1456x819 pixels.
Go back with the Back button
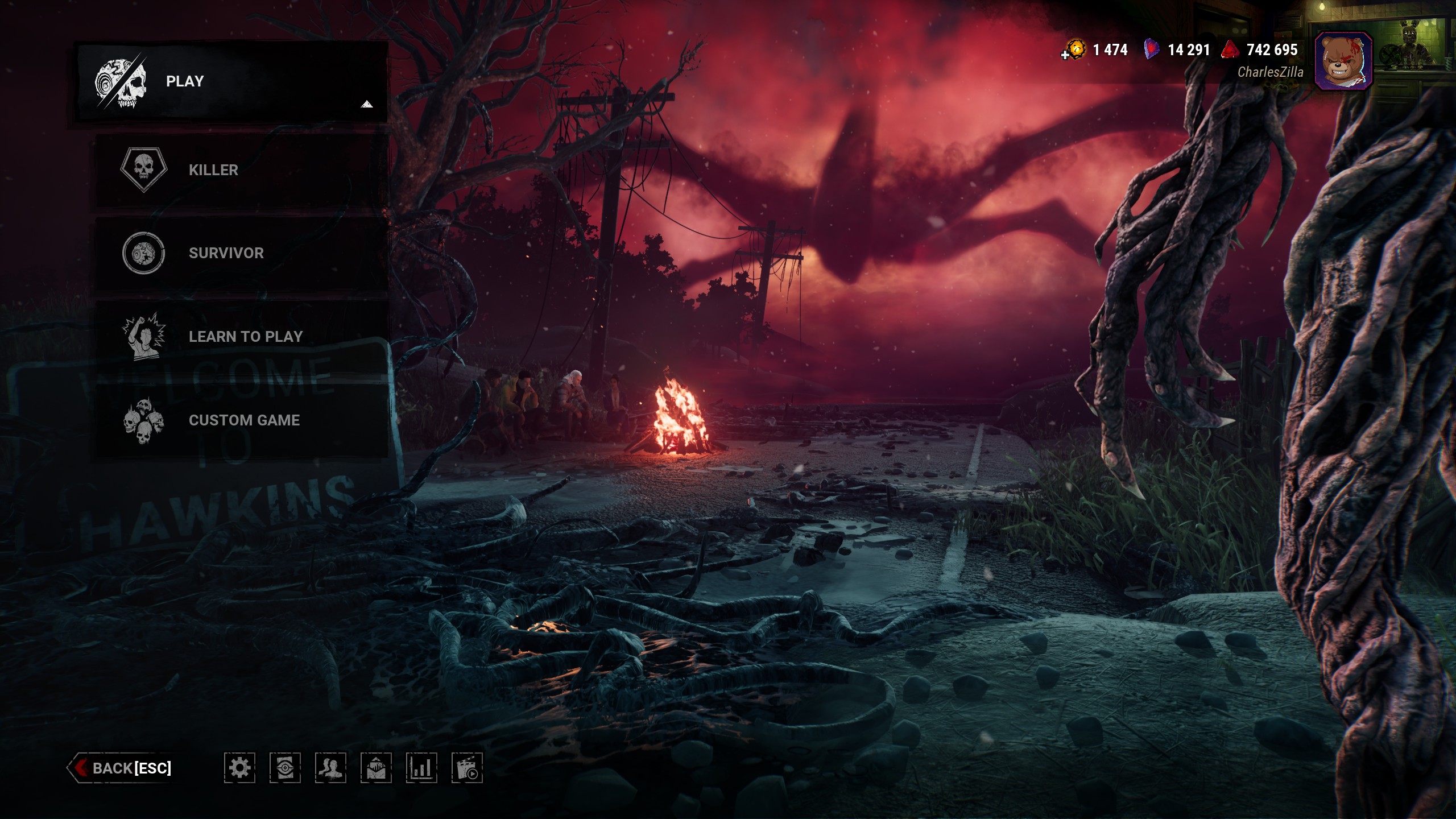pyautogui.click(x=122, y=768)
